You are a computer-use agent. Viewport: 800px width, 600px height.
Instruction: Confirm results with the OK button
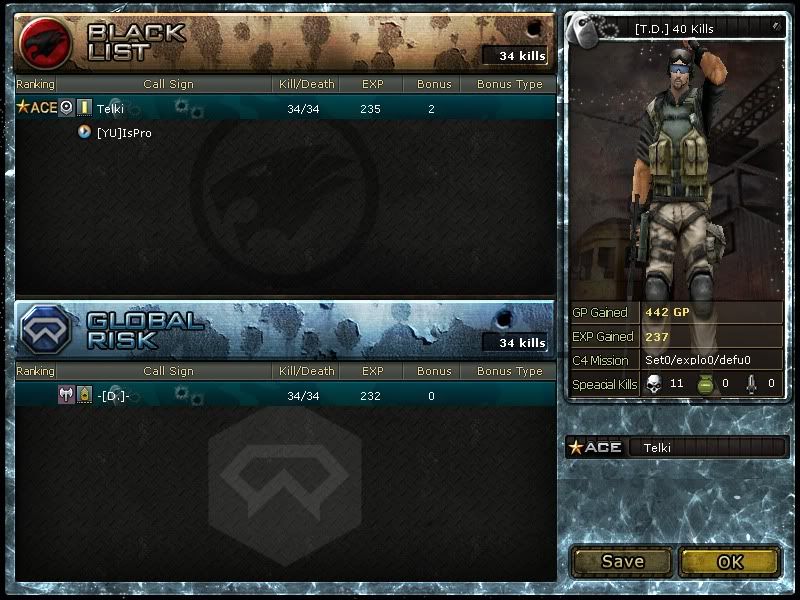click(x=729, y=561)
